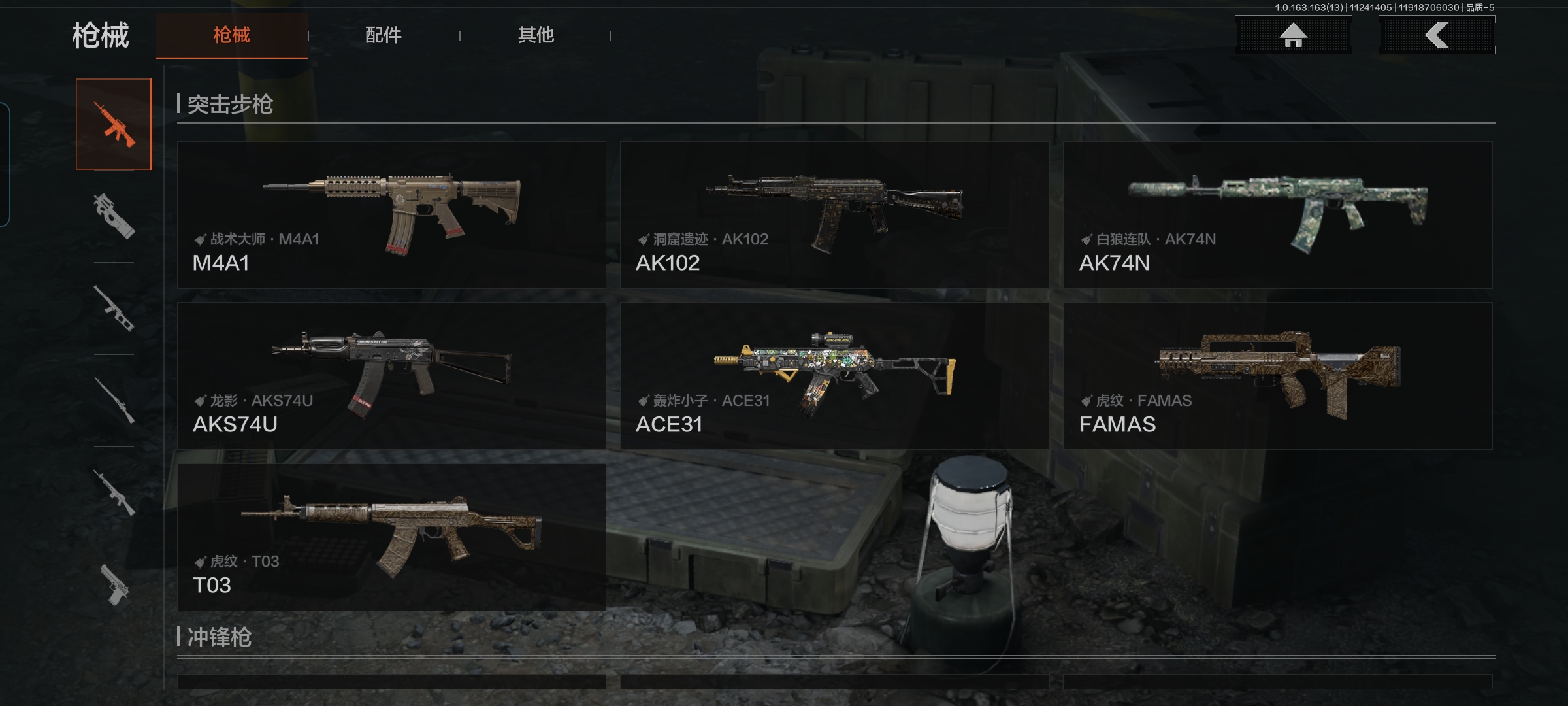Viewport: 1568px width, 706px height.
Task: Select the 其他 tab
Action: 536,35
